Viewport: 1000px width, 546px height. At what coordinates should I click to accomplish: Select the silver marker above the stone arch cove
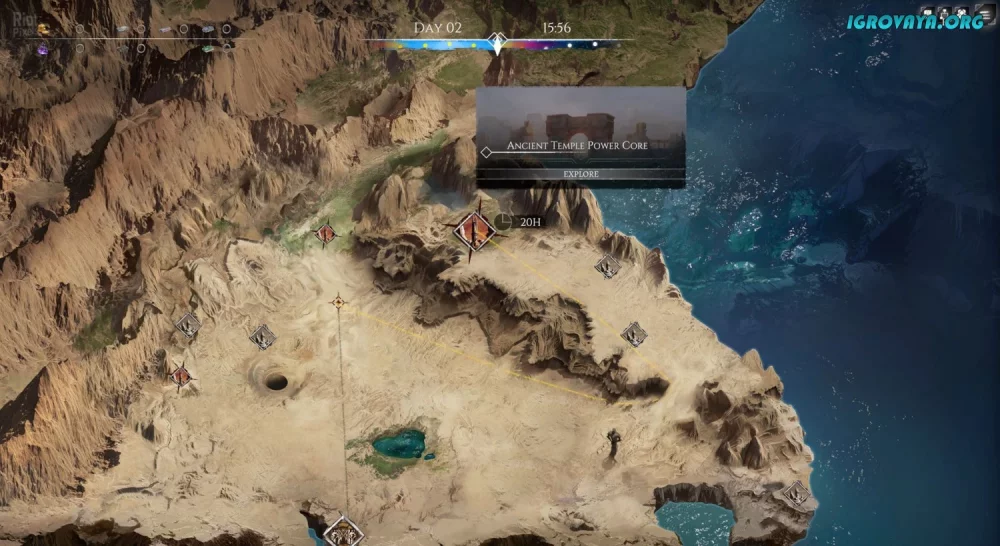point(796,493)
